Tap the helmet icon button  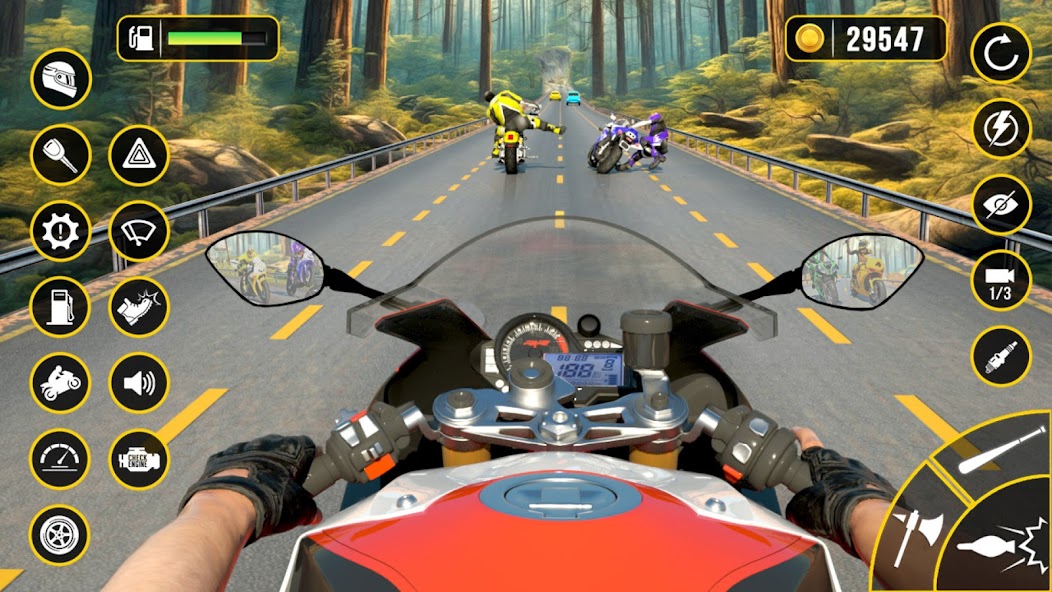[x=61, y=79]
